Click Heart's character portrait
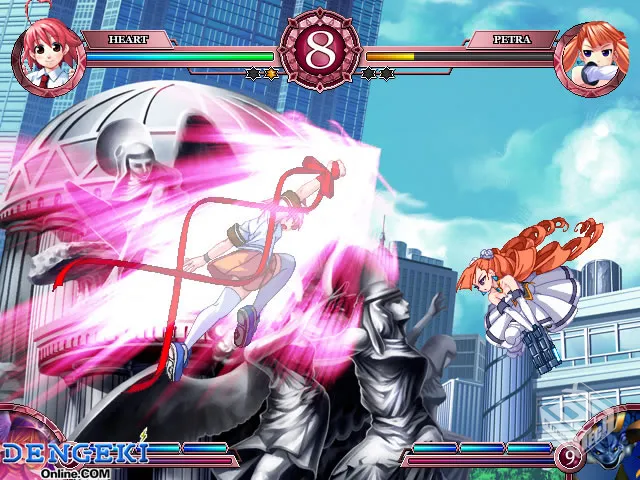The image size is (640, 480). click(x=46, y=56)
